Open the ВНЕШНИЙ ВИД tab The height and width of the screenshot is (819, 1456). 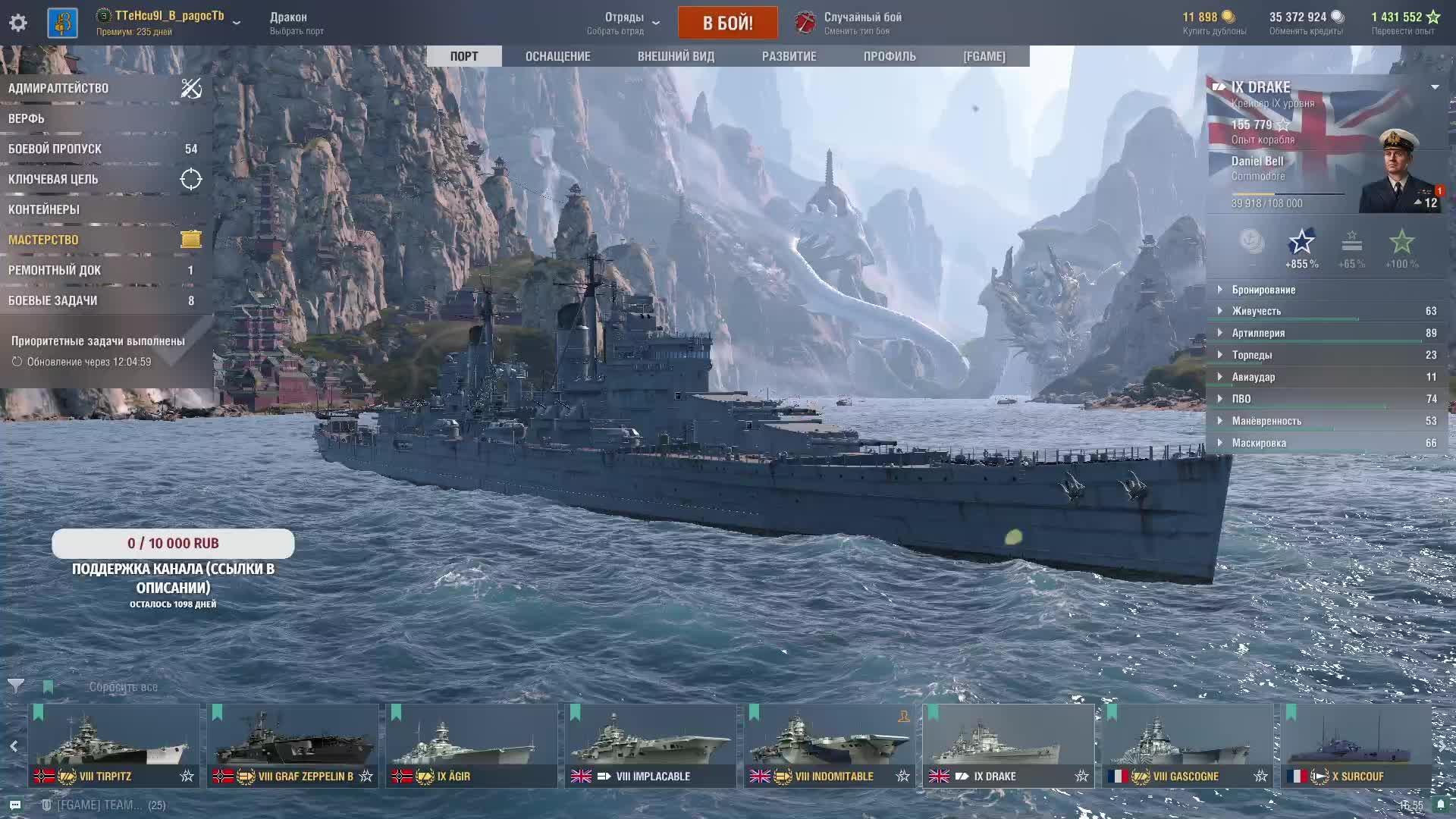676,56
